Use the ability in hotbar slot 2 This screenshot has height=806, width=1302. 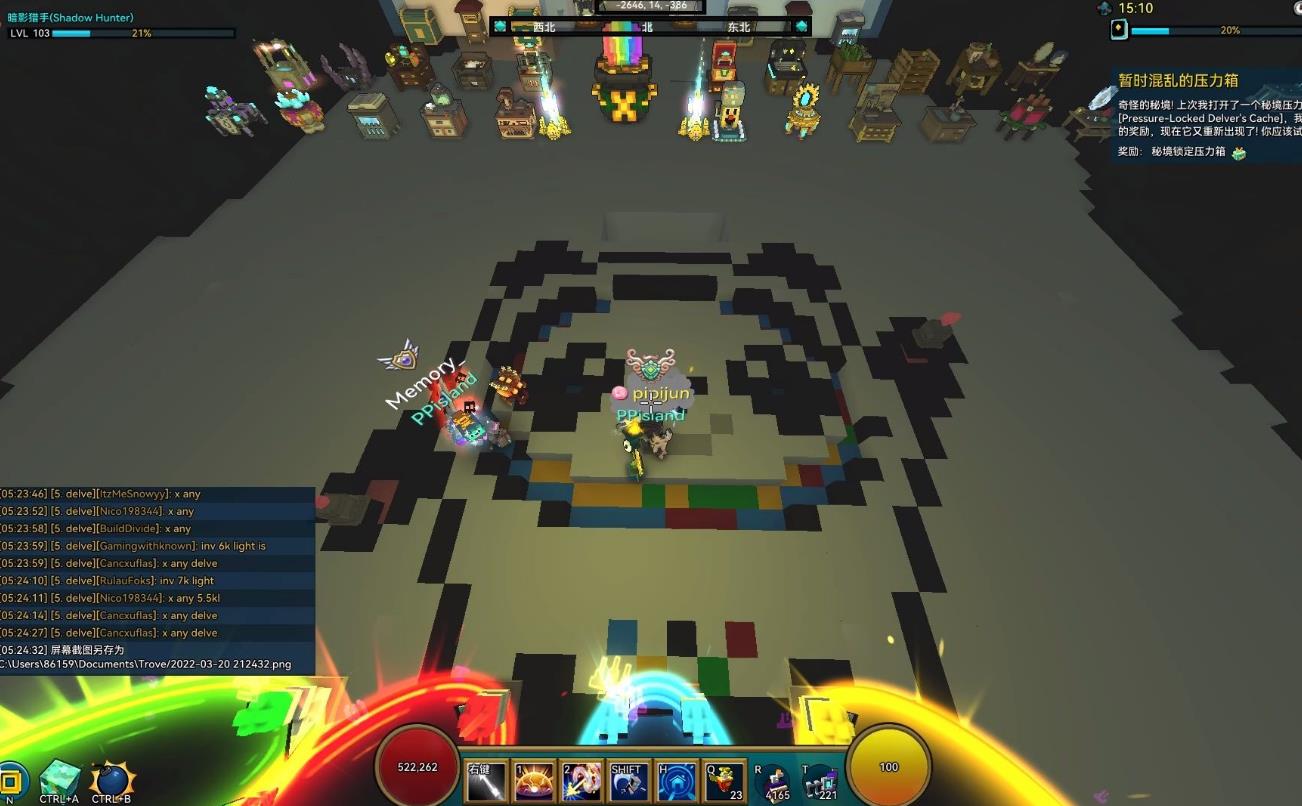click(581, 782)
